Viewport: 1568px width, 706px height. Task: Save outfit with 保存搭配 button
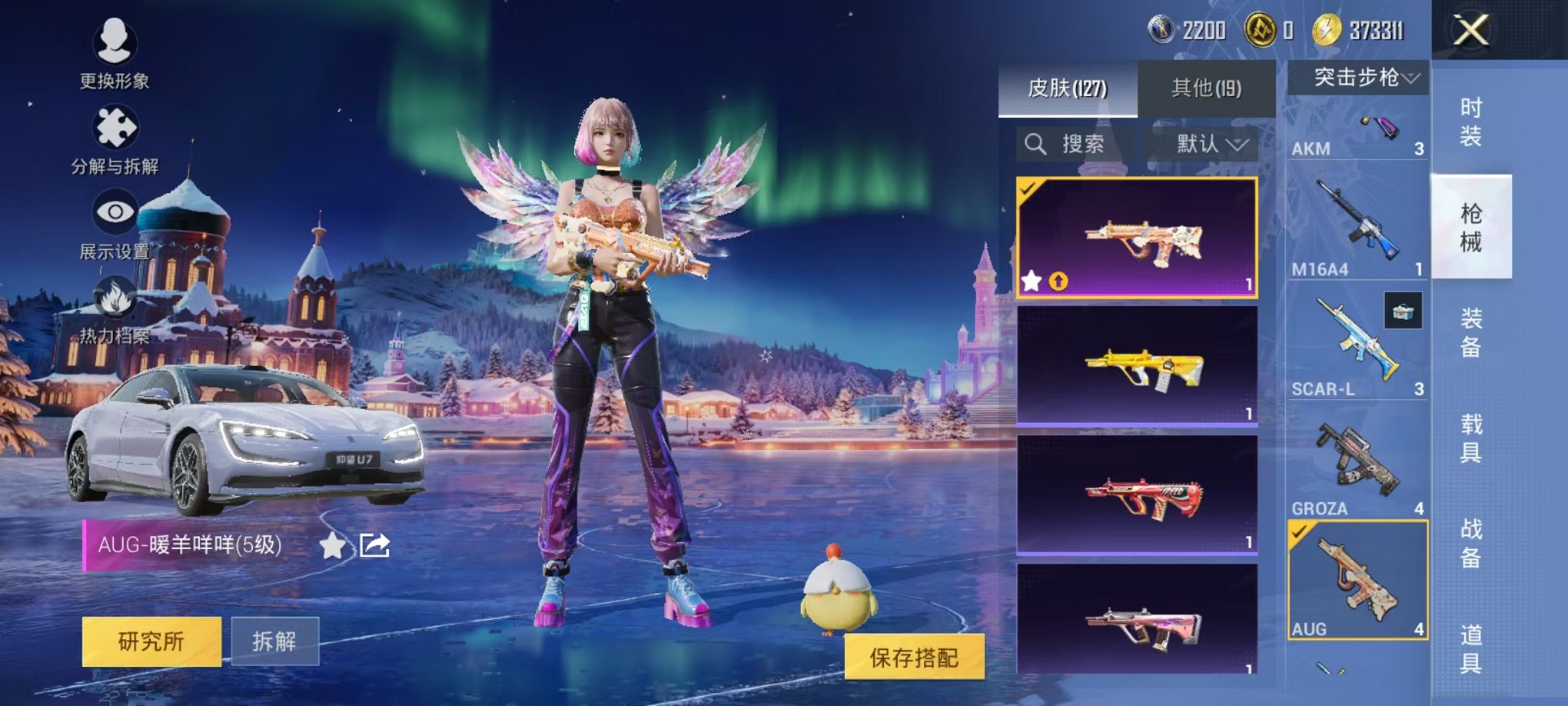pyautogui.click(x=914, y=657)
